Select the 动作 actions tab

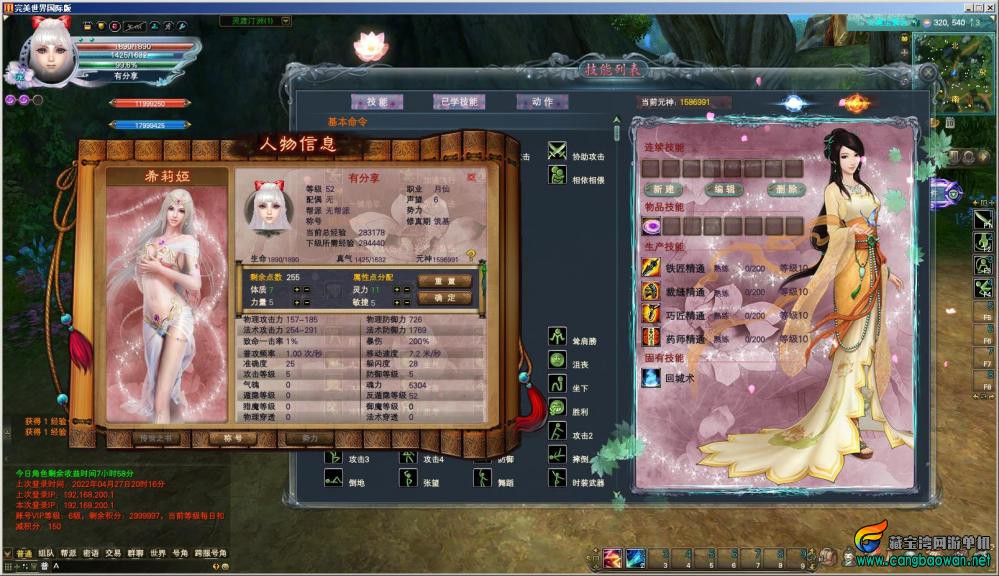(542, 102)
